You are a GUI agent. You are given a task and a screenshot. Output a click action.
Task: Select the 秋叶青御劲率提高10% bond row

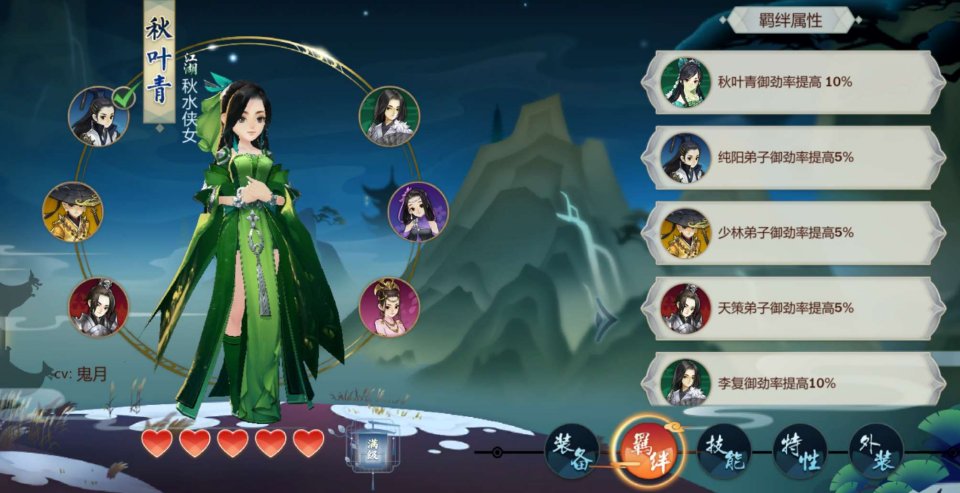point(800,82)
